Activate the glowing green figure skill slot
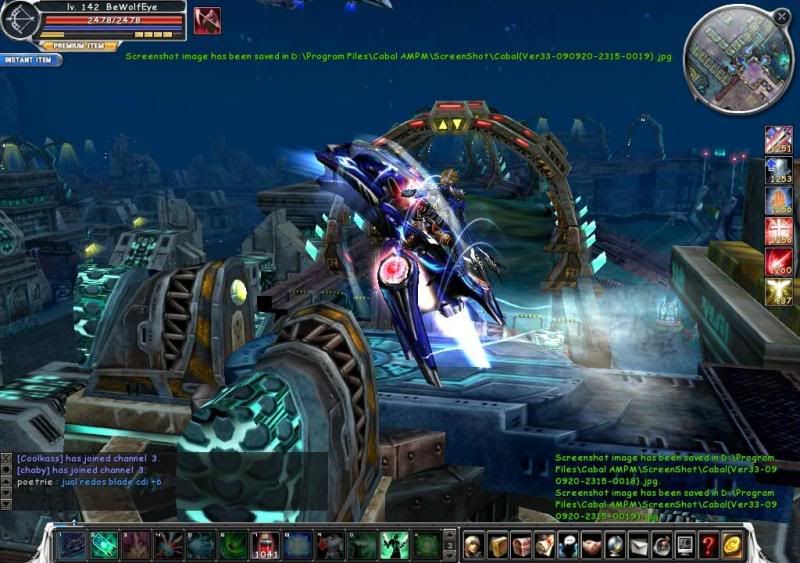This screenshot has width=800, height=563. point(393,545)
